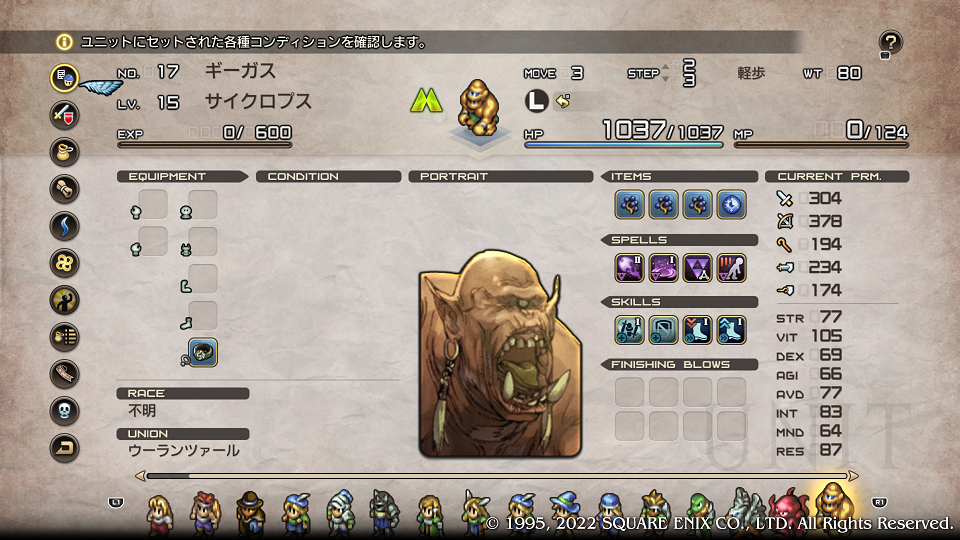Screen dimensions: 960x540
Task: Switch to the scroll icon sidebar tab
Action: [x=65, y=189]
